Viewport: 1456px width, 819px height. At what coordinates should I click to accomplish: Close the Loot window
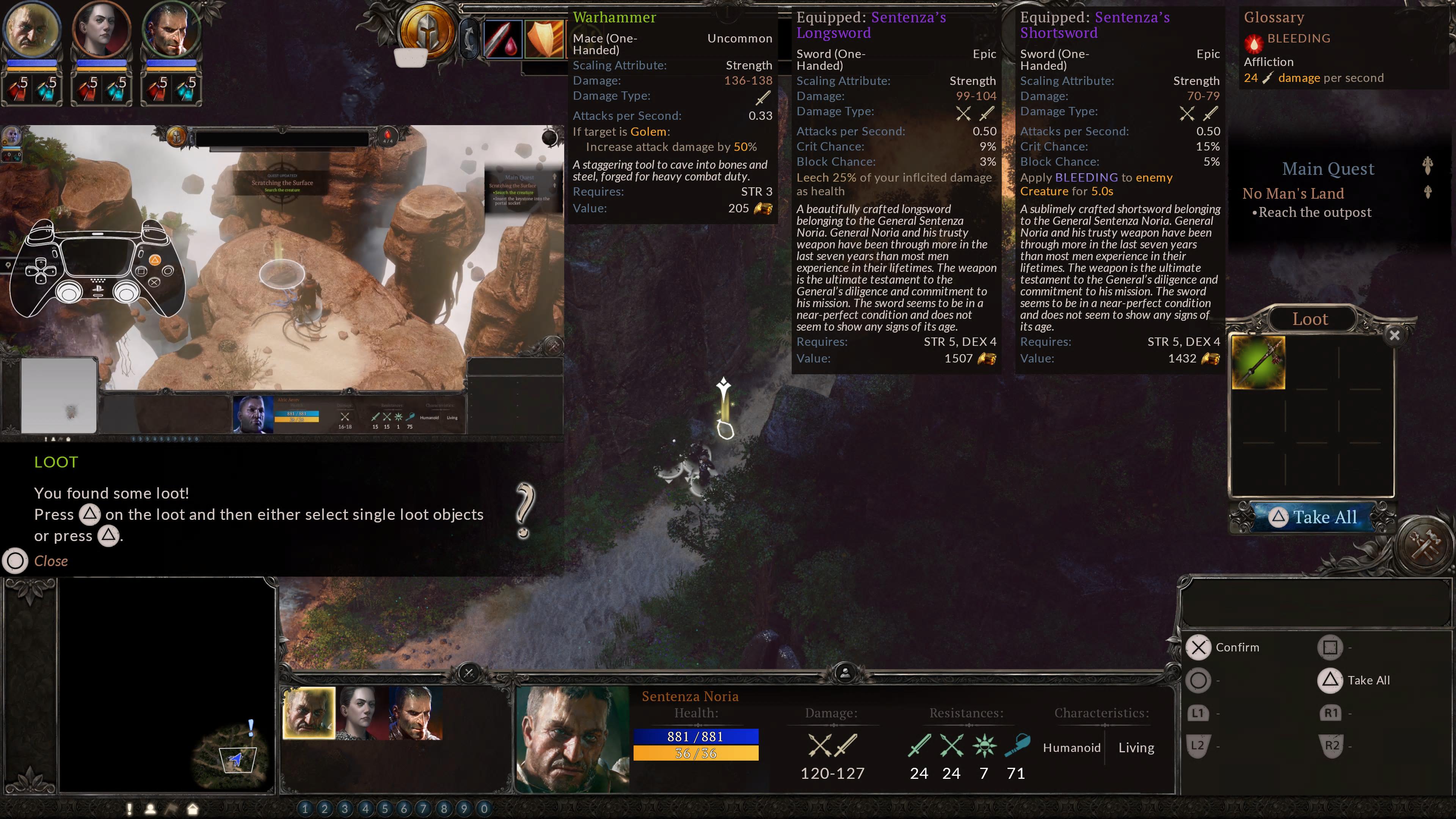click(1394, 336)
